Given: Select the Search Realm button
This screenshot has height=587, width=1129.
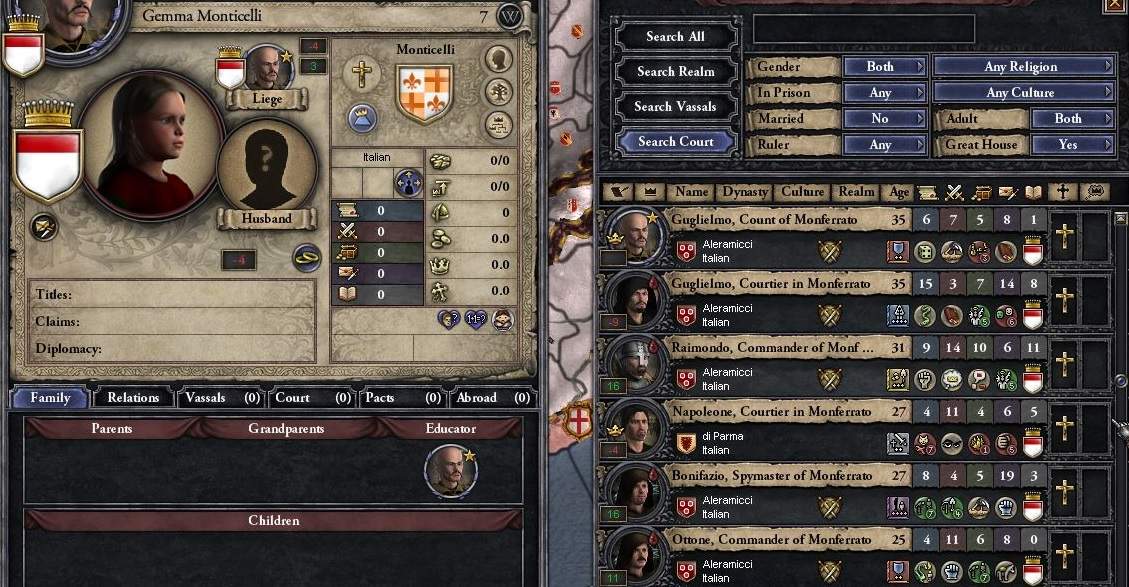Looking at the screenshot, I should 675,72.
